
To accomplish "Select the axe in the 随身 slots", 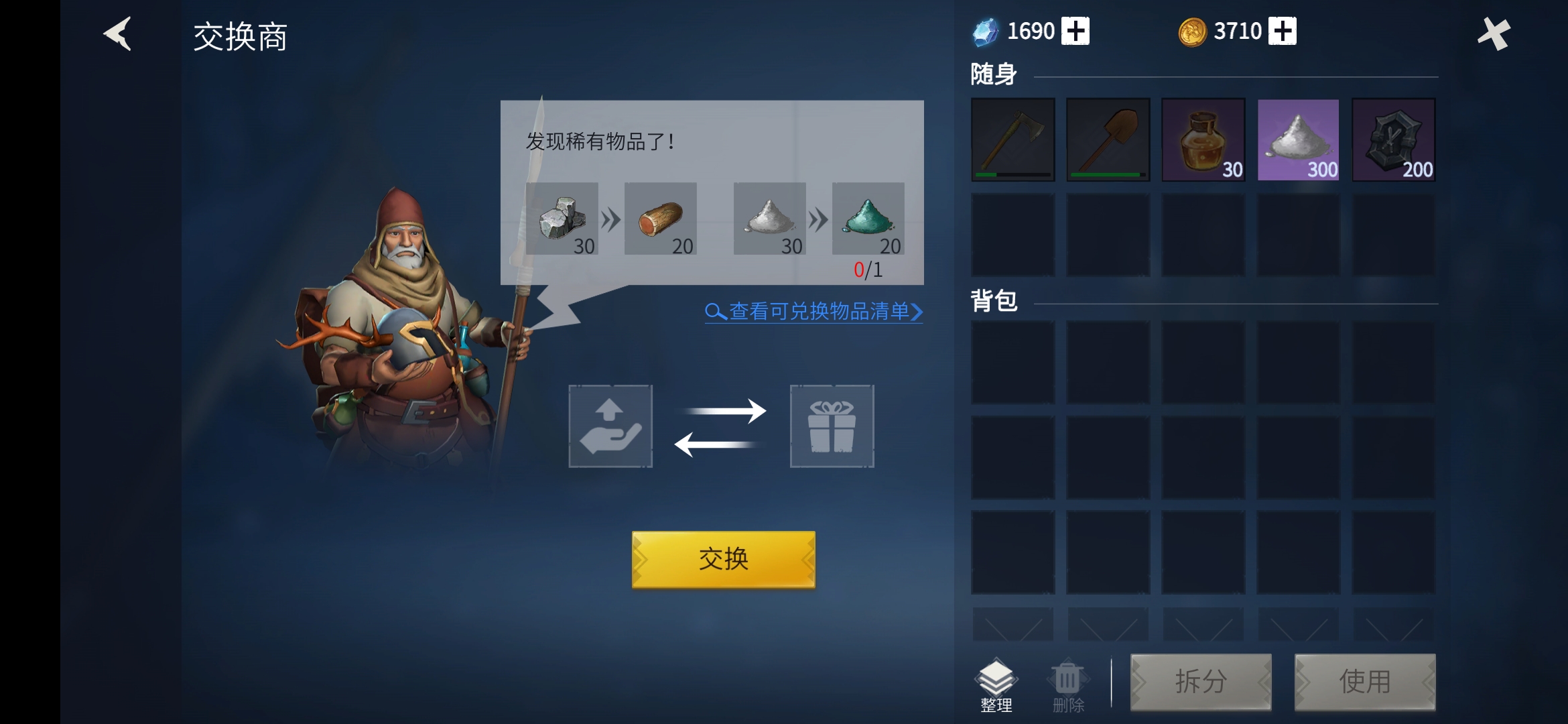I will [x=1013, y=139].
